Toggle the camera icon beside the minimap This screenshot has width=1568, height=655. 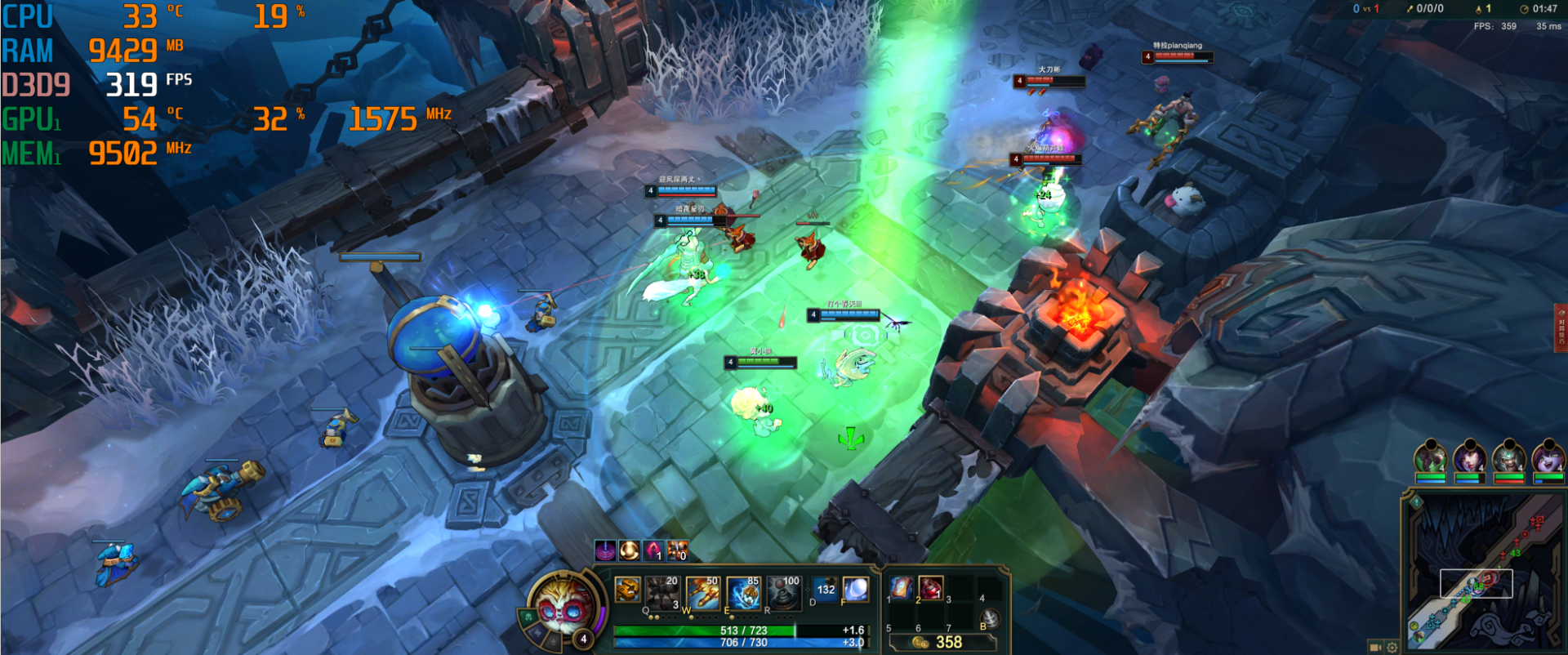coord(1375,648)
